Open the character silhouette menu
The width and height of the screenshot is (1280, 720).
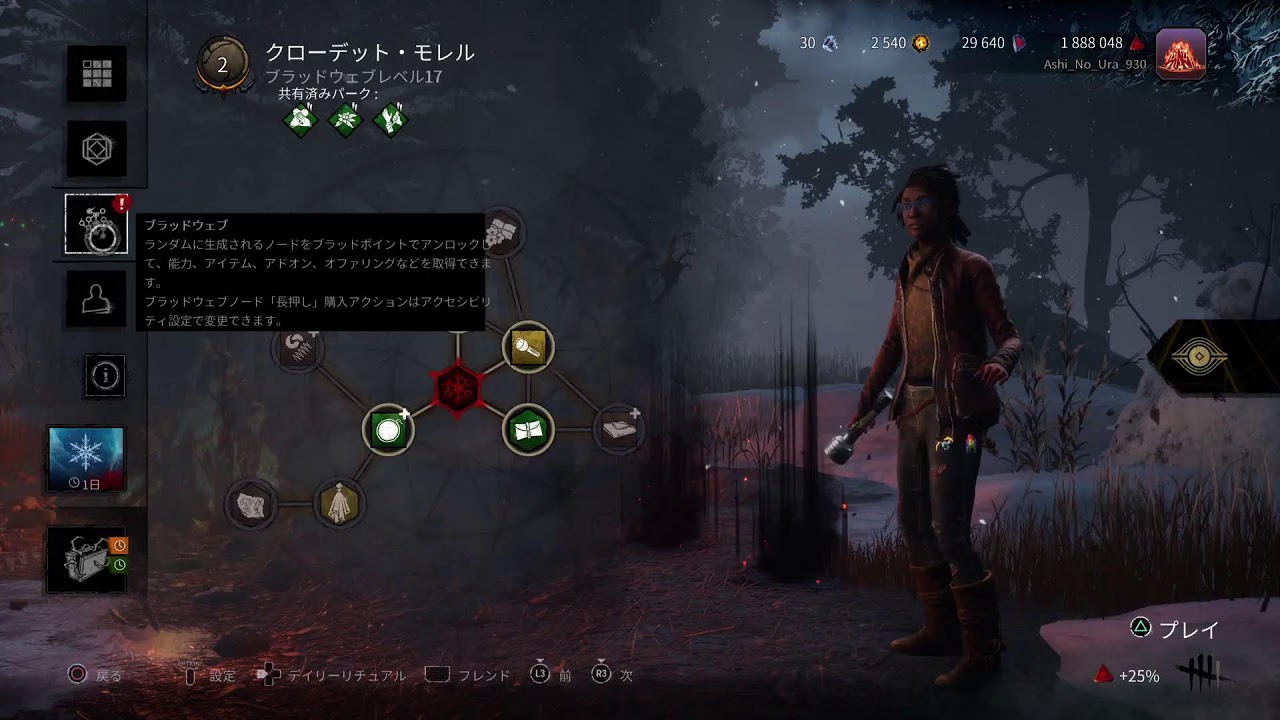point(97,297)
